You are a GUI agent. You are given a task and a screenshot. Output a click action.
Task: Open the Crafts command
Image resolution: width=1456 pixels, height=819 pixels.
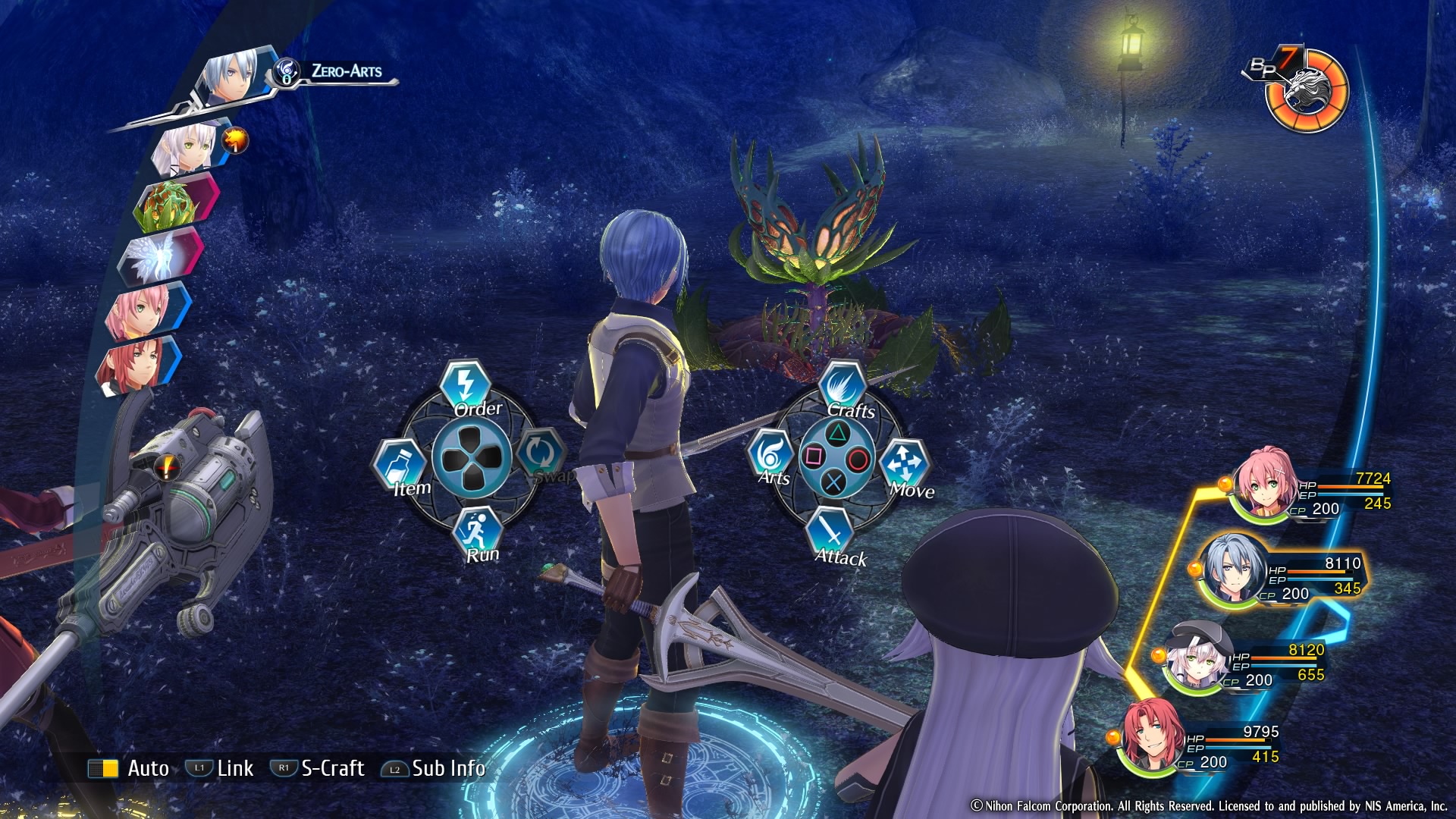click(842, 388)
